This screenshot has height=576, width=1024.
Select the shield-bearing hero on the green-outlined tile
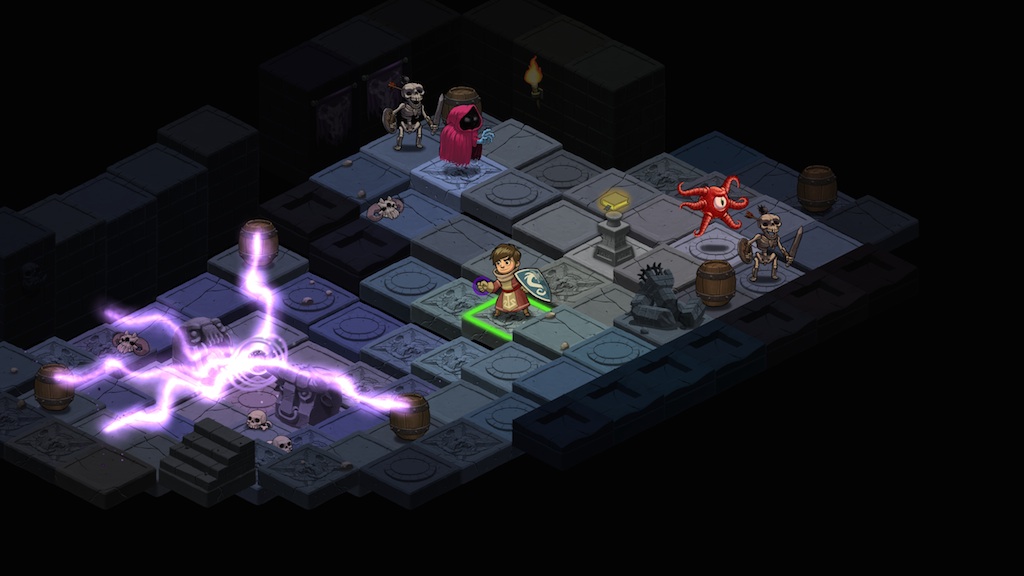(x=510, y=283)
